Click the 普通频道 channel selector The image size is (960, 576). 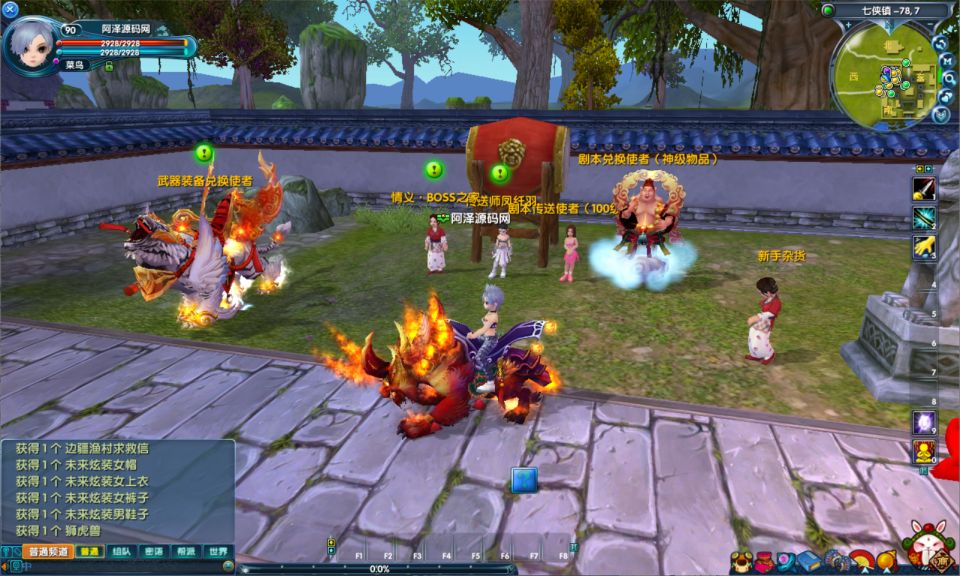point(47,551)
